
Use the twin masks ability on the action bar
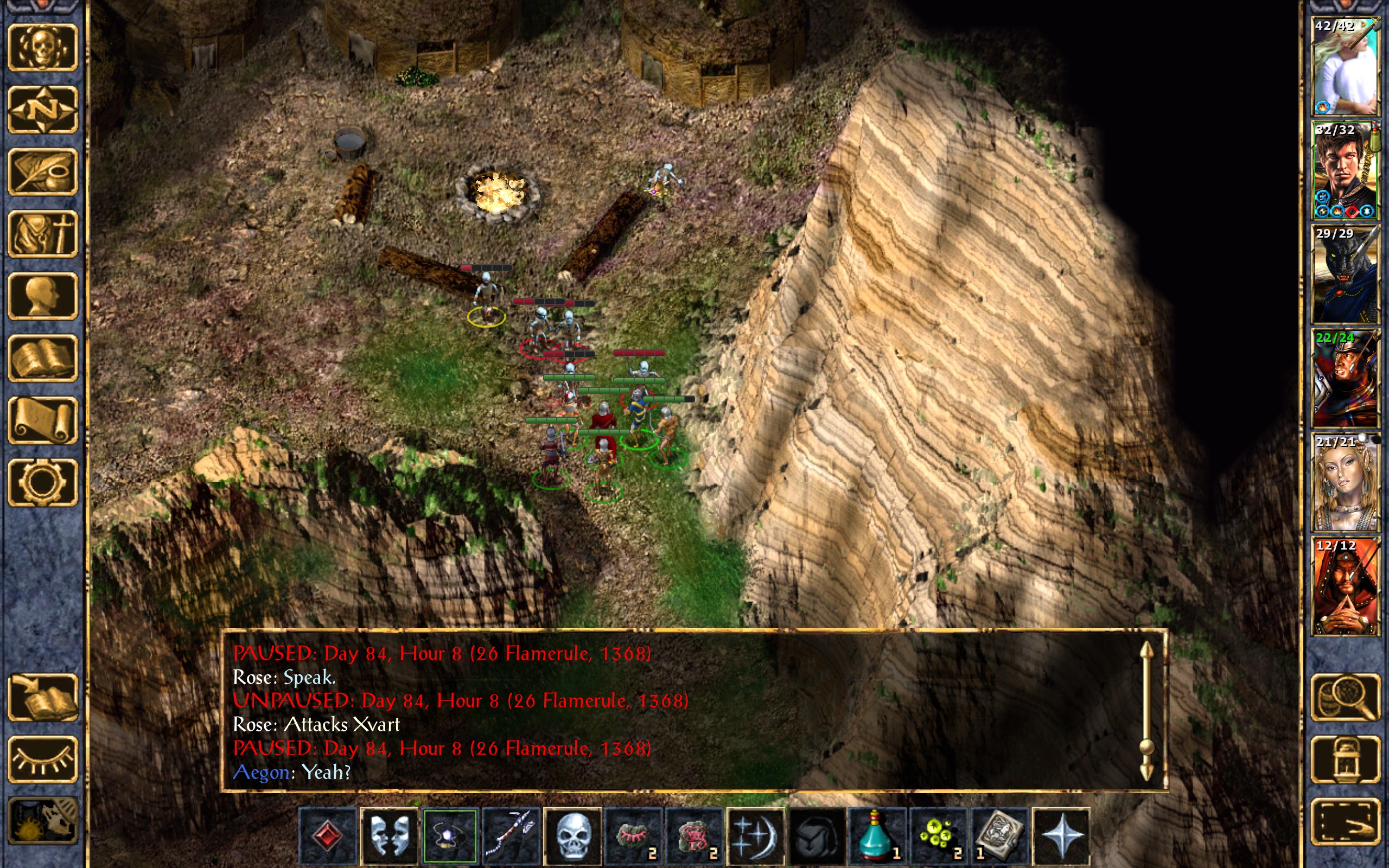[388, 835]
